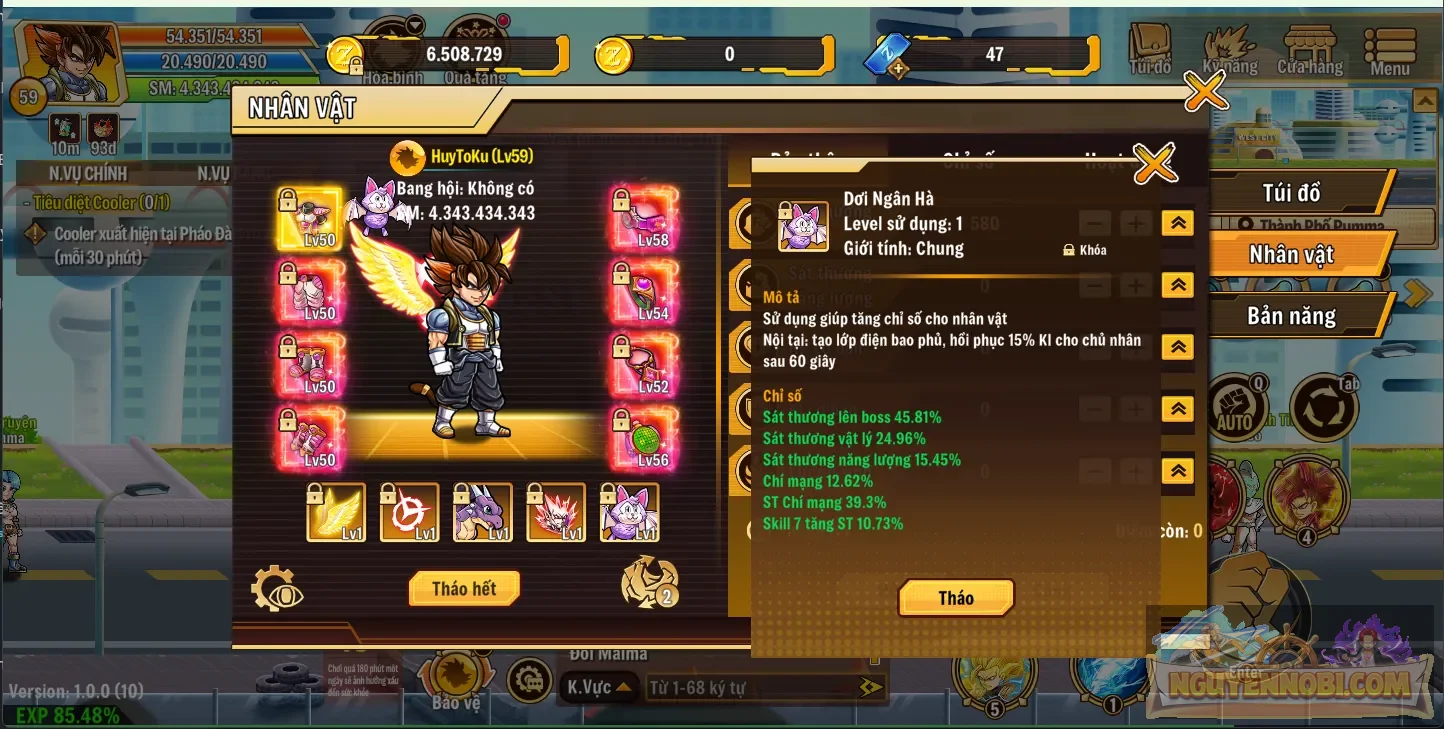Toggle the AUTO fist combat button
Image resolution: width=1444 pixels, height=729 pixels.
(x=1236, y=410)
